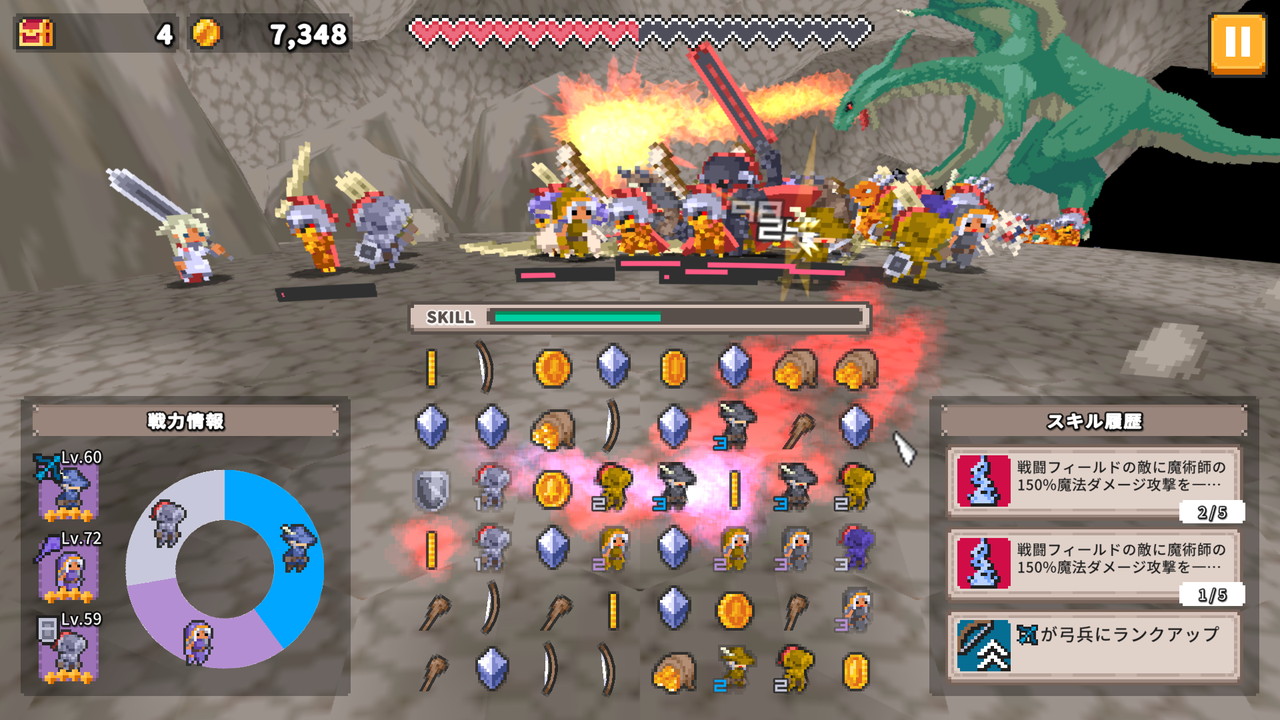Click the treasure chest icon
Viewport: 1280px width, 720px height.
[37, 33]
